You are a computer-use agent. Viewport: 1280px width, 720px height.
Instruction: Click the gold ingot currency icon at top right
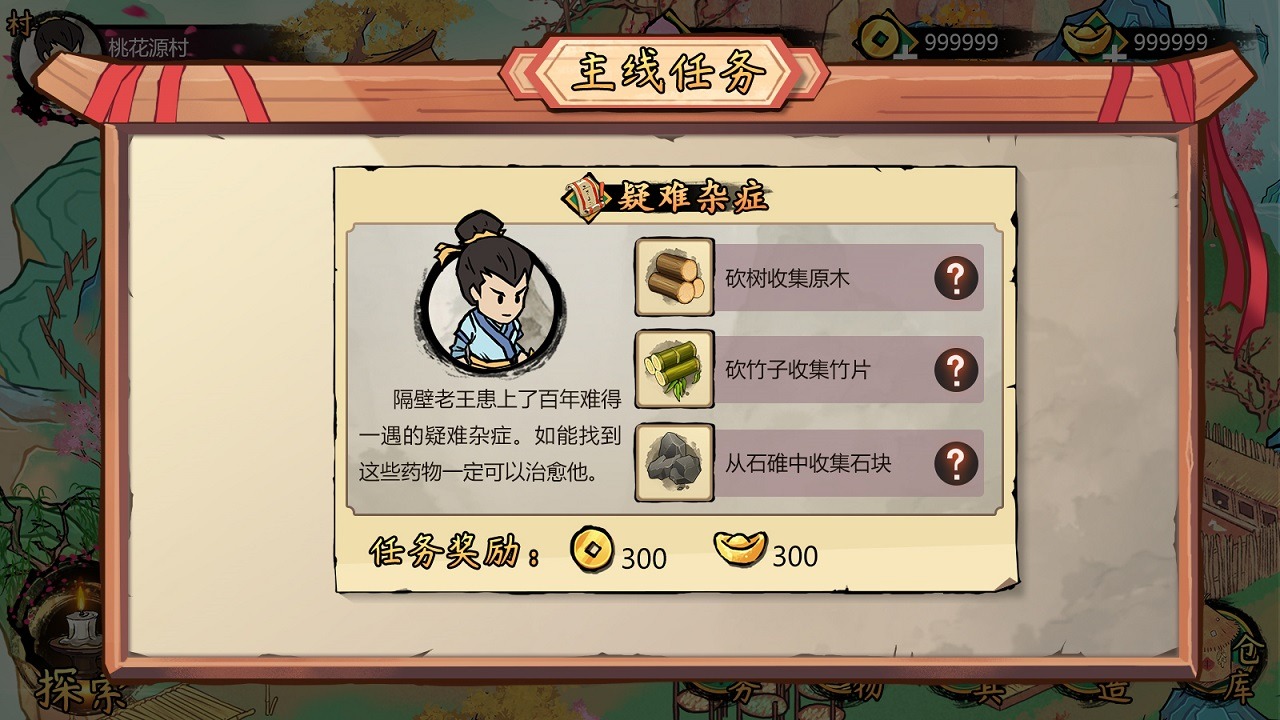(1085, 38)
